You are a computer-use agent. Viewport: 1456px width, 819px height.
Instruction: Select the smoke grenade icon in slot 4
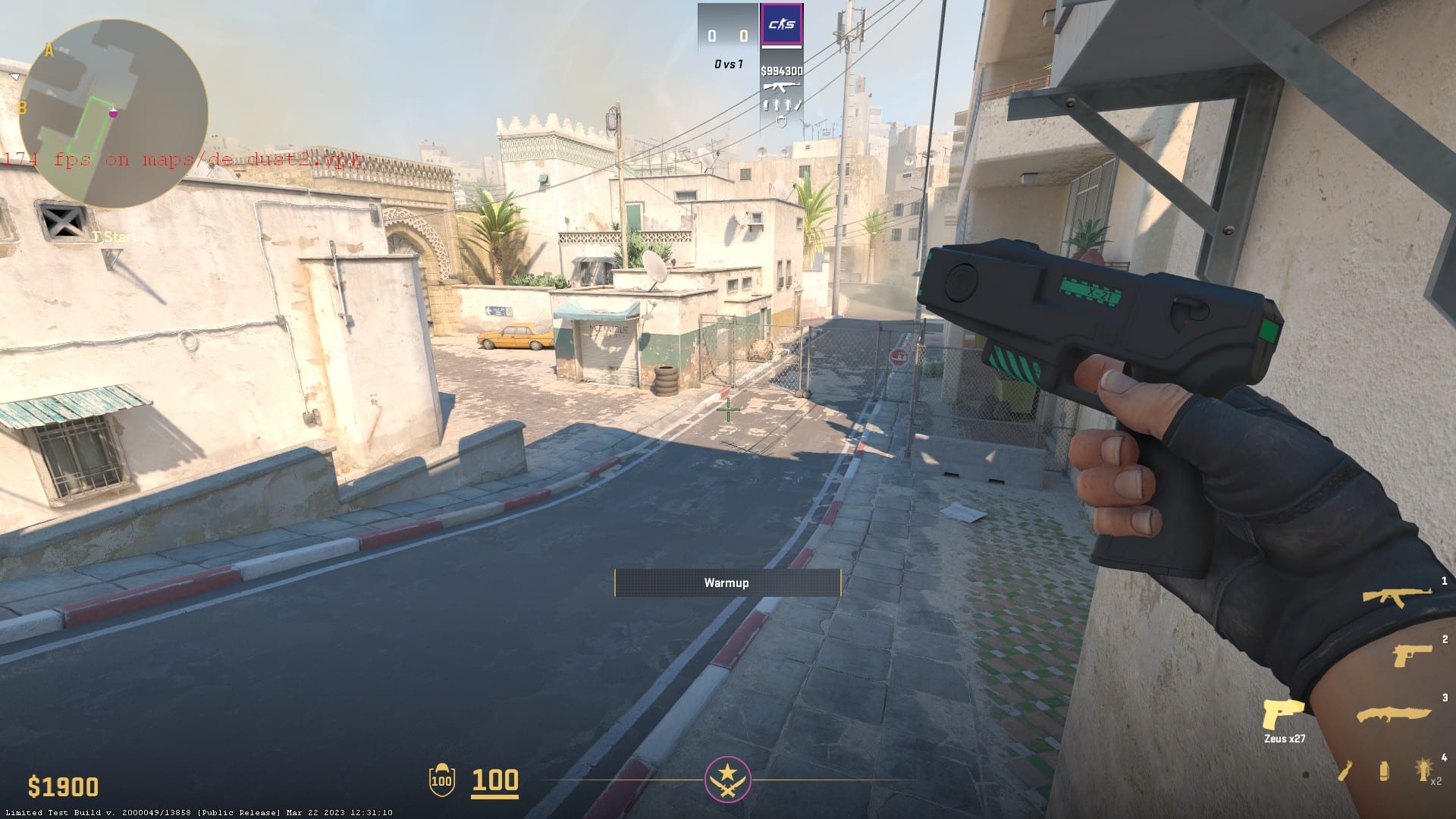(1383, 772)
